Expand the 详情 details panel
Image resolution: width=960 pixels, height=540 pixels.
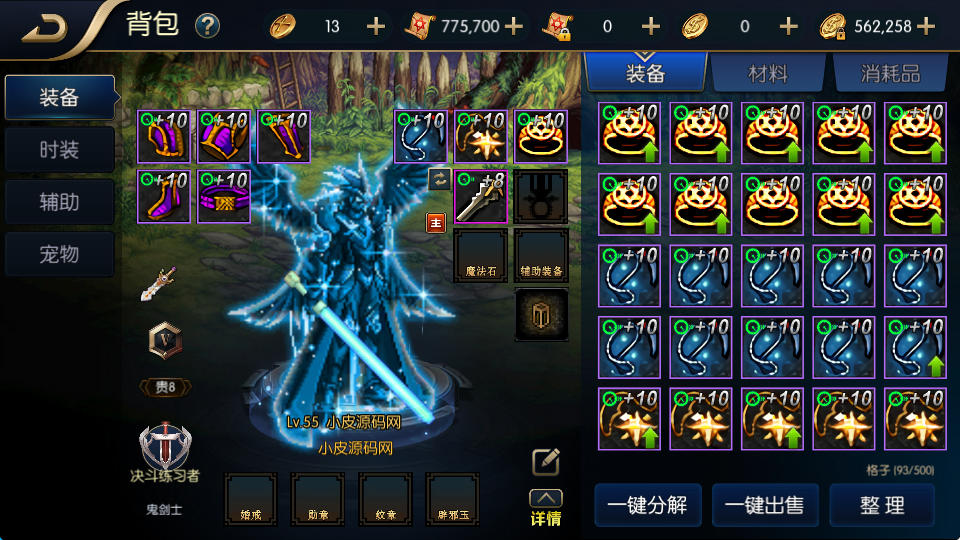click(x=546, y=508)
